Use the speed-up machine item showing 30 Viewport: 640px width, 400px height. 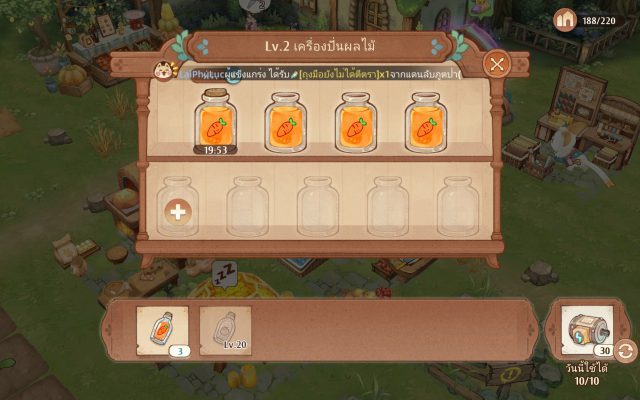point(587,329)
